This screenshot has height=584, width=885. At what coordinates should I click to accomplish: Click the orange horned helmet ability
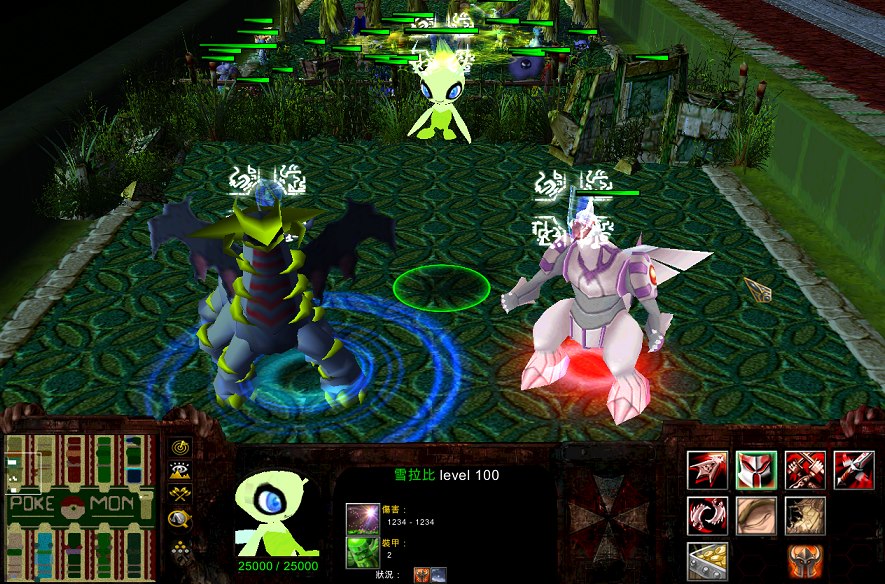[x=805, y=562]
